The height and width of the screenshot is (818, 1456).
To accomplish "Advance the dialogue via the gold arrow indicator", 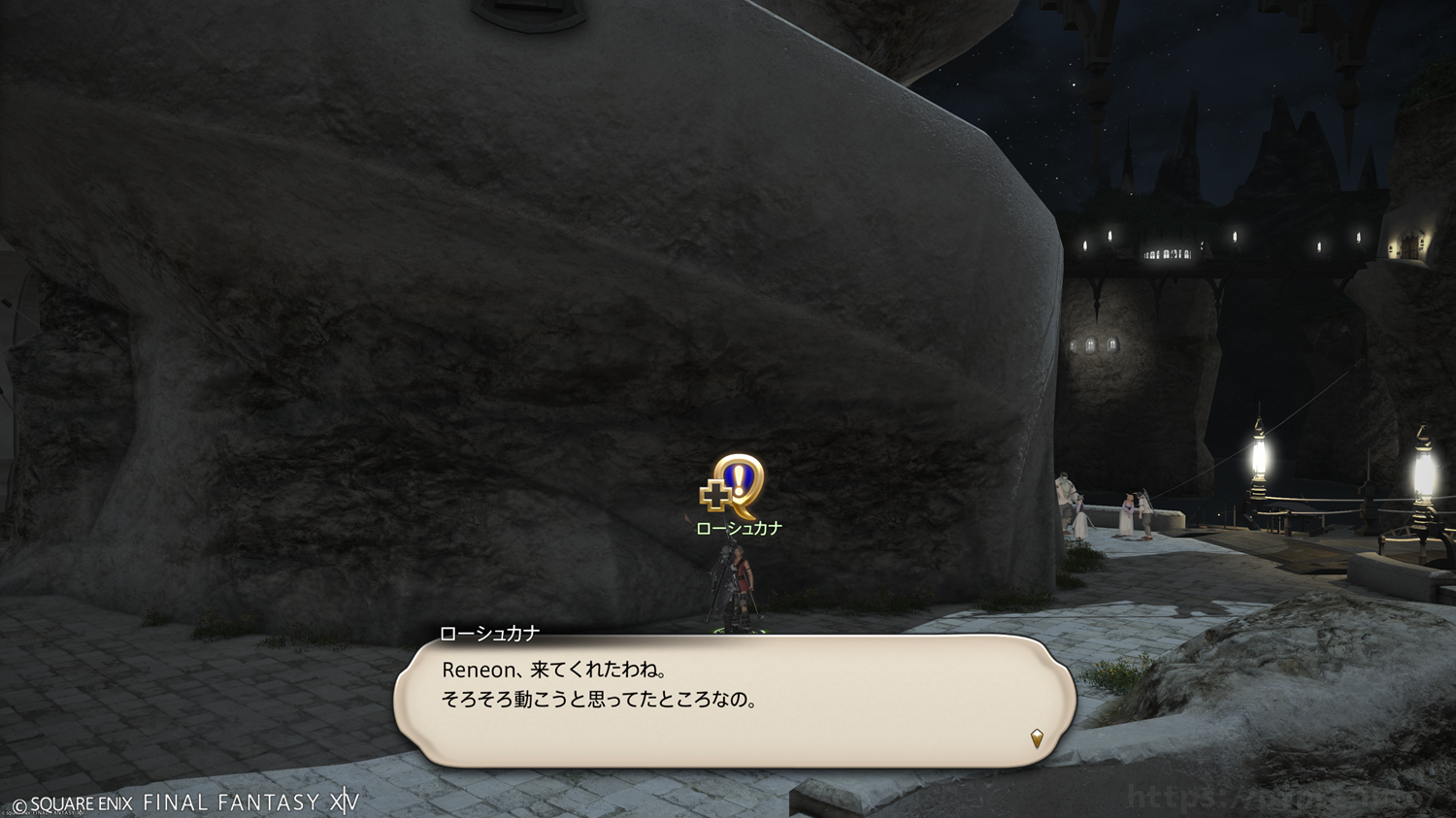I will (x=1037, y=738).
